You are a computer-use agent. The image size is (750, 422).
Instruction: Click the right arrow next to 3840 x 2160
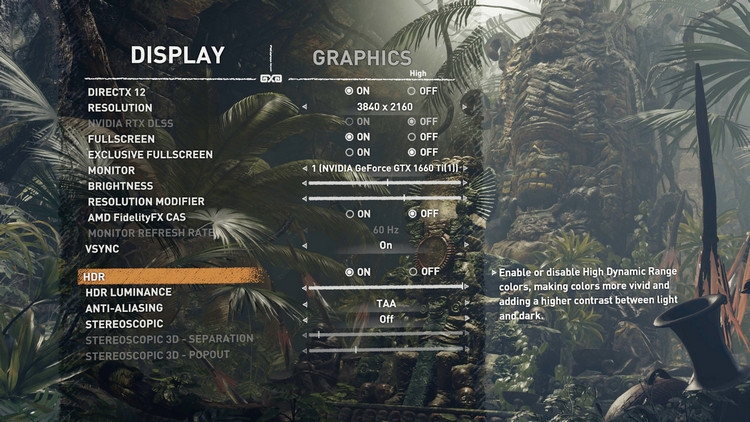[x=465, y=107]
